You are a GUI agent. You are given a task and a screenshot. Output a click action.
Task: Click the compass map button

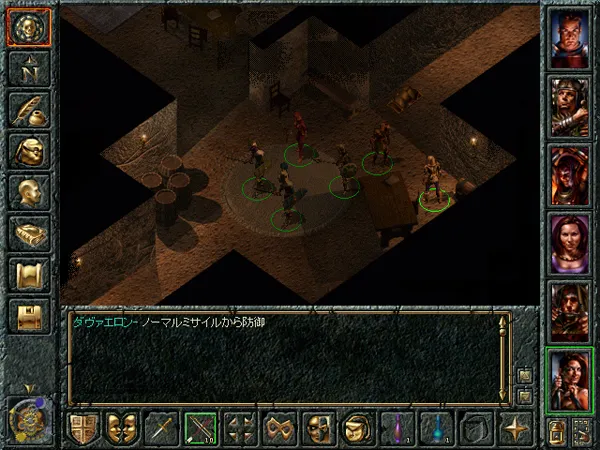[29, 68]
